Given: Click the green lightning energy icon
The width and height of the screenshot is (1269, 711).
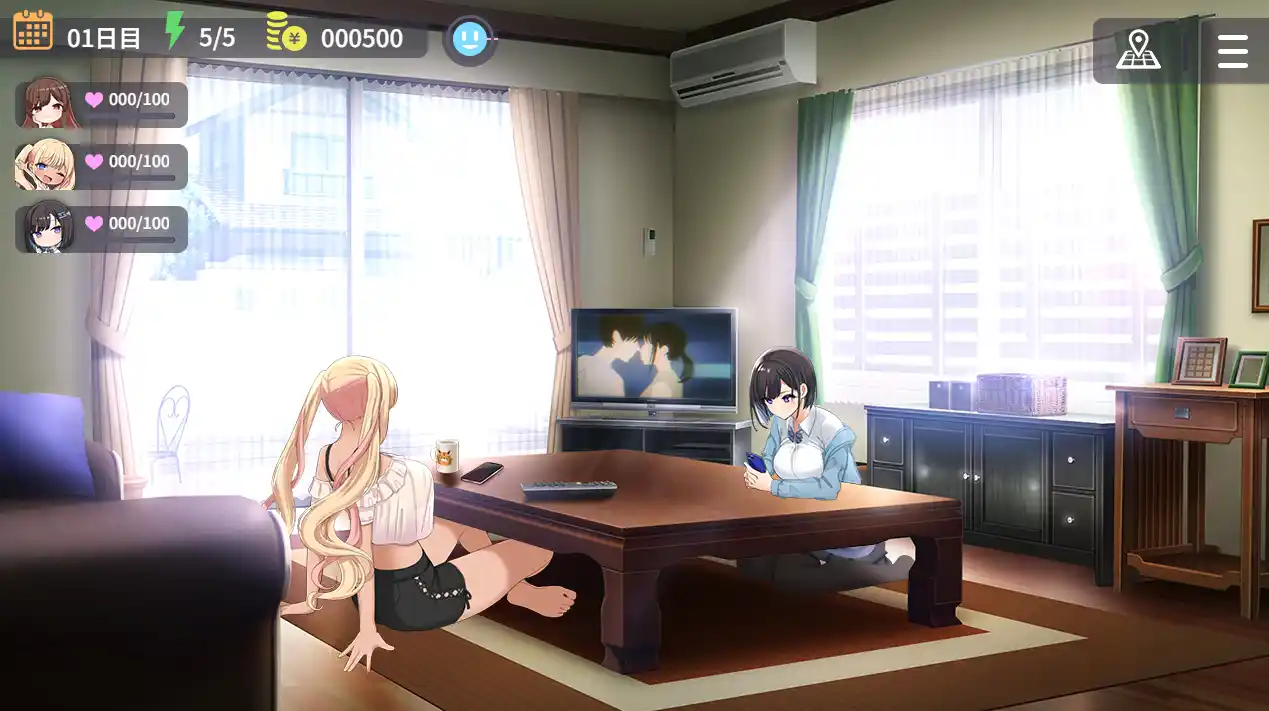Looking at the screenshot, I should (x=175, y=31).
